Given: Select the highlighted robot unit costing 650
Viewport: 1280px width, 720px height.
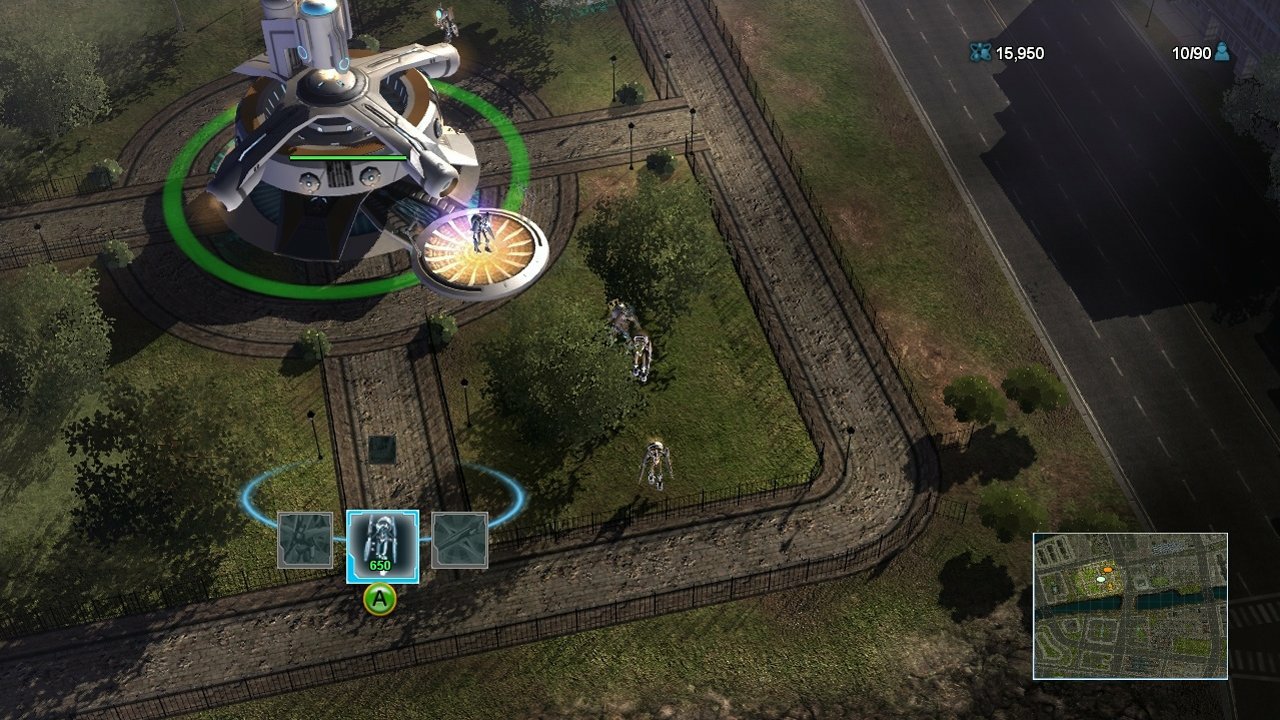Looking at the screenshot, I should pyautogui.click(x=382, y=545).
